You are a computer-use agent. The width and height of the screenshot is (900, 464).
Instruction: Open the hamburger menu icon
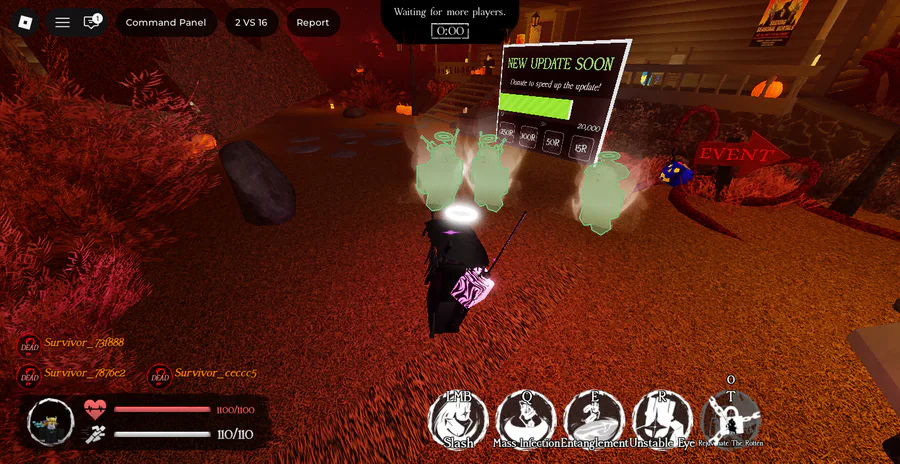pos(62,22)
